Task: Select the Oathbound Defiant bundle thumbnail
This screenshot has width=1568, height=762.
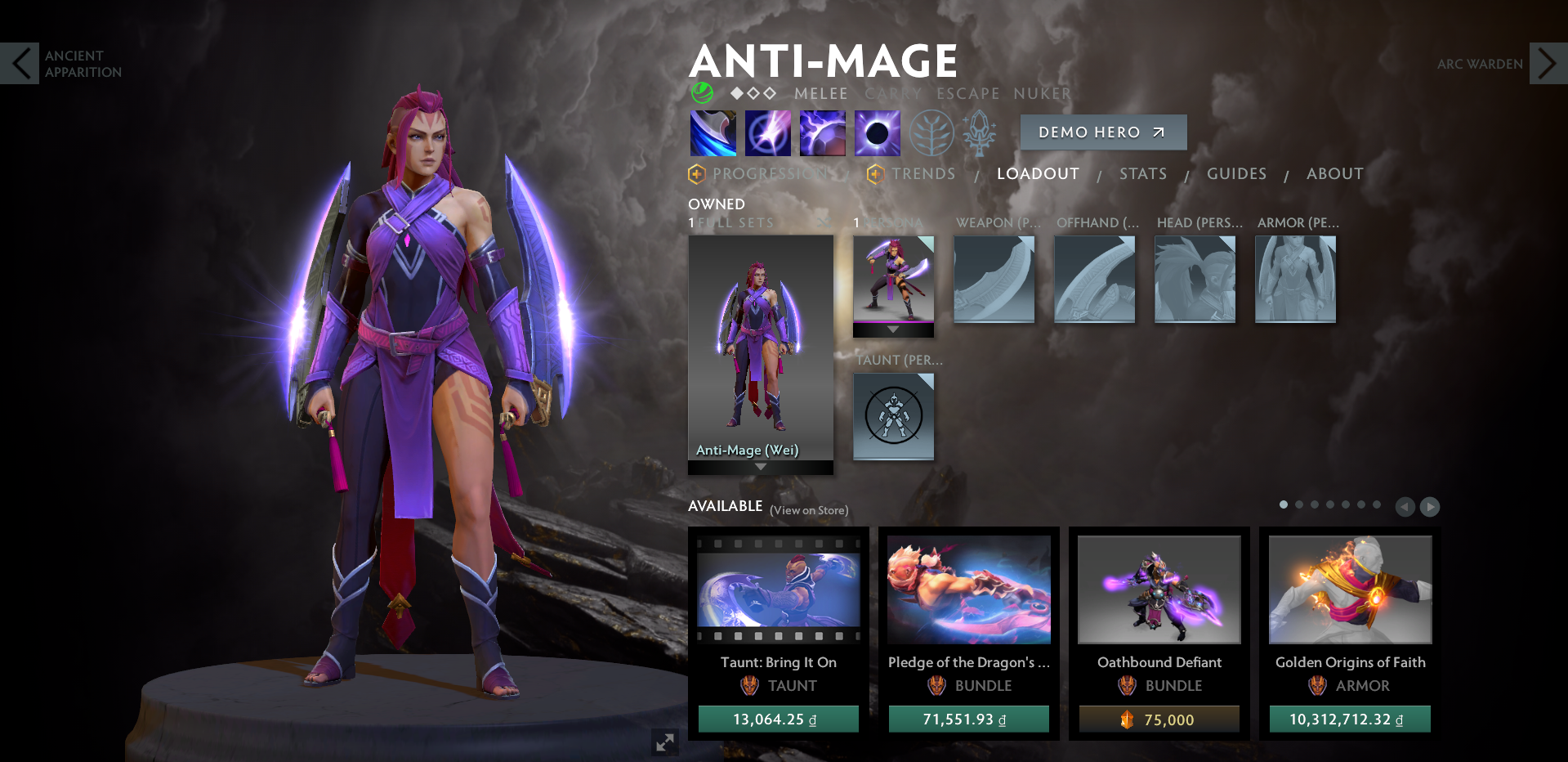Action: click(x=1159, y=589)
